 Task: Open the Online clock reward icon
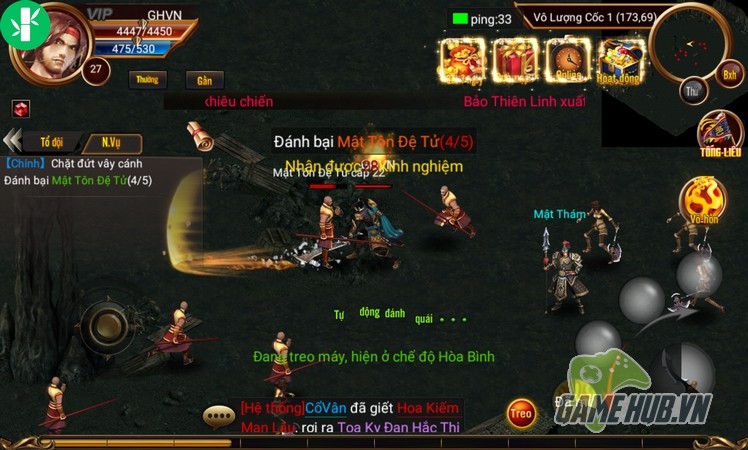(569, 60)
